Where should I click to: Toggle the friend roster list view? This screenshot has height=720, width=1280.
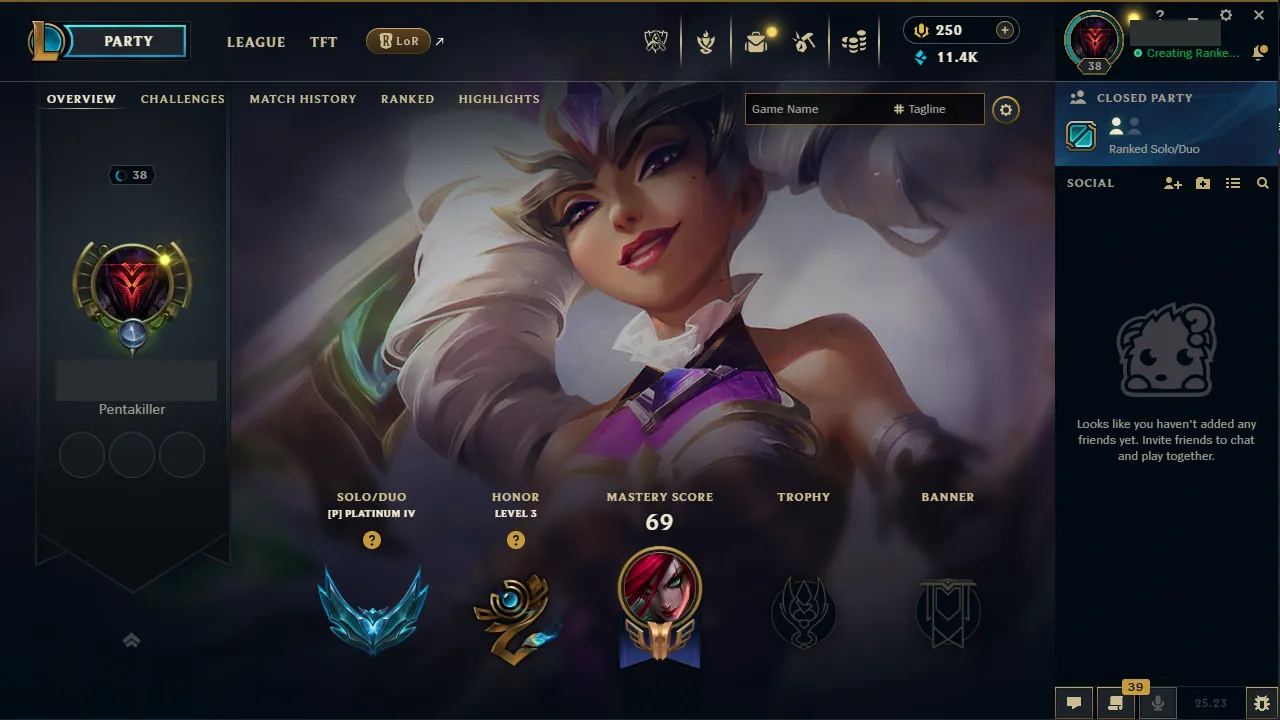1232,183
